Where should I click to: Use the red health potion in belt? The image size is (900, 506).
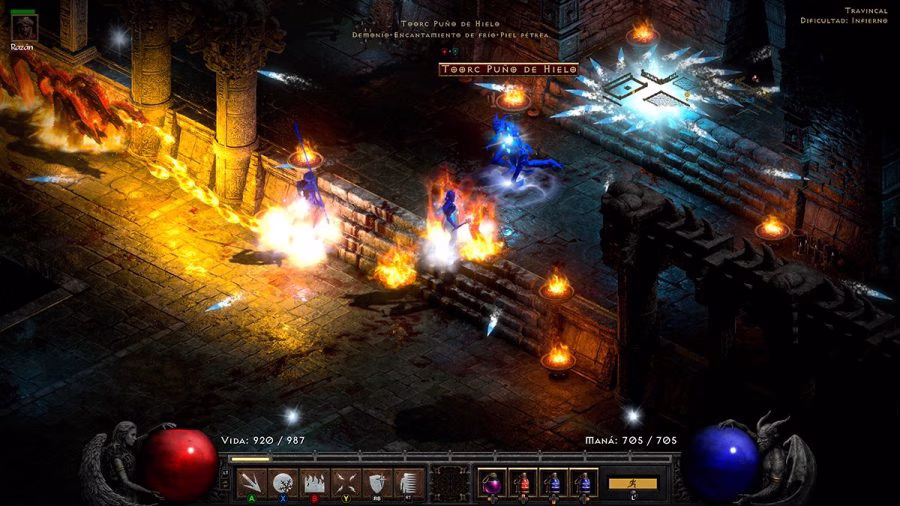point(523,482)
